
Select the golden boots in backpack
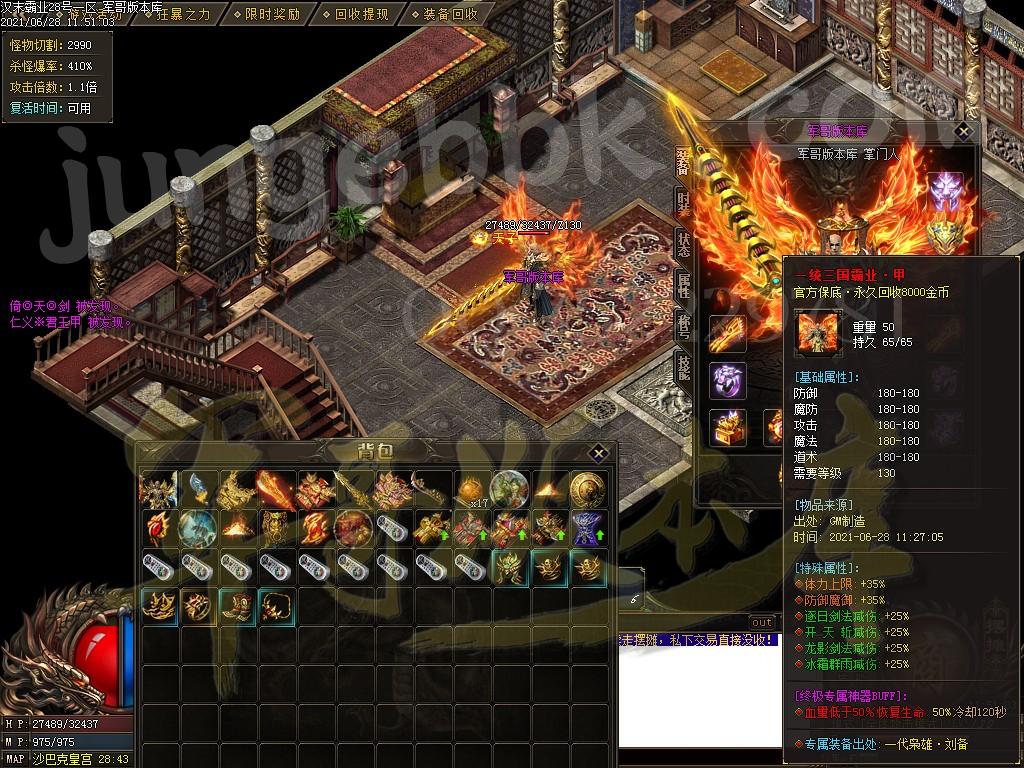[237, 606]
